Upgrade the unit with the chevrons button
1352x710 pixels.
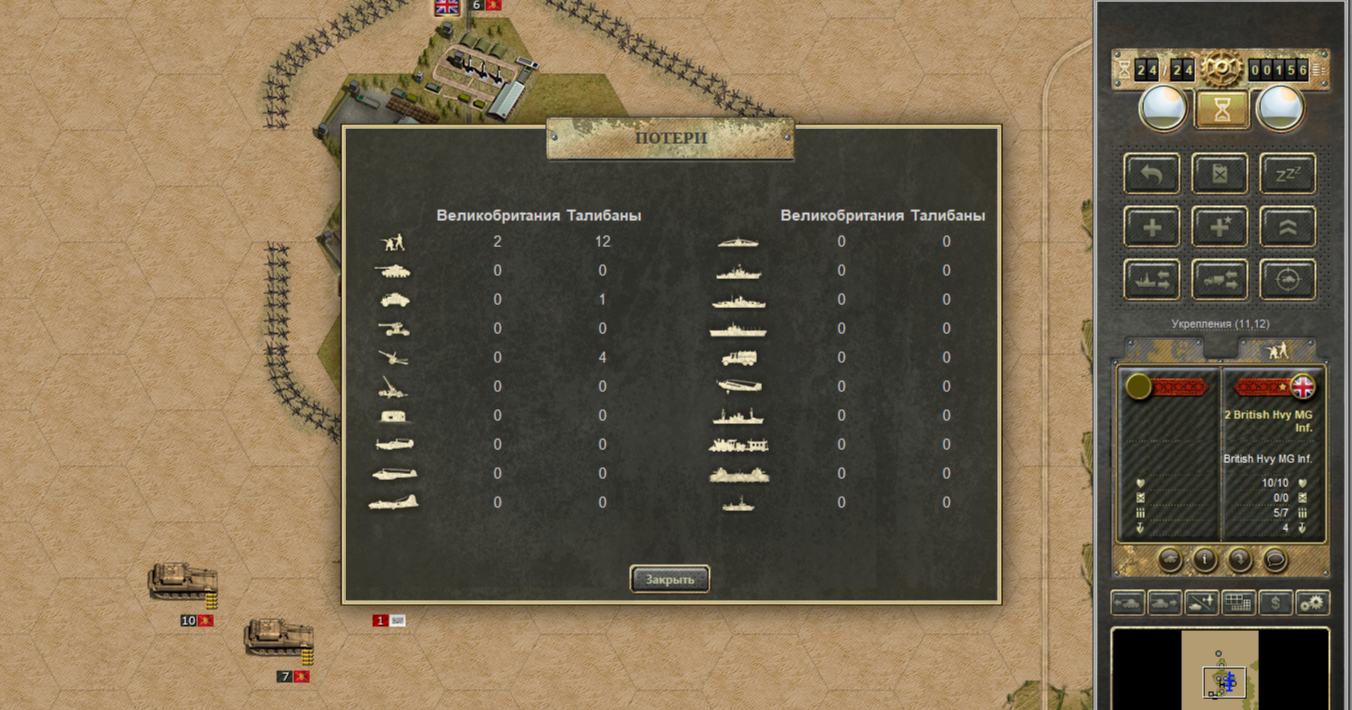[1287, 227]
